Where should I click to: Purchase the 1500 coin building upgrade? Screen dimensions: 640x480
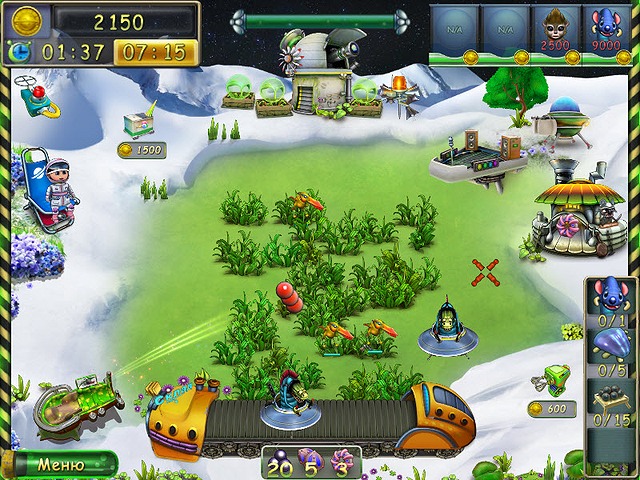pos(138,126)
